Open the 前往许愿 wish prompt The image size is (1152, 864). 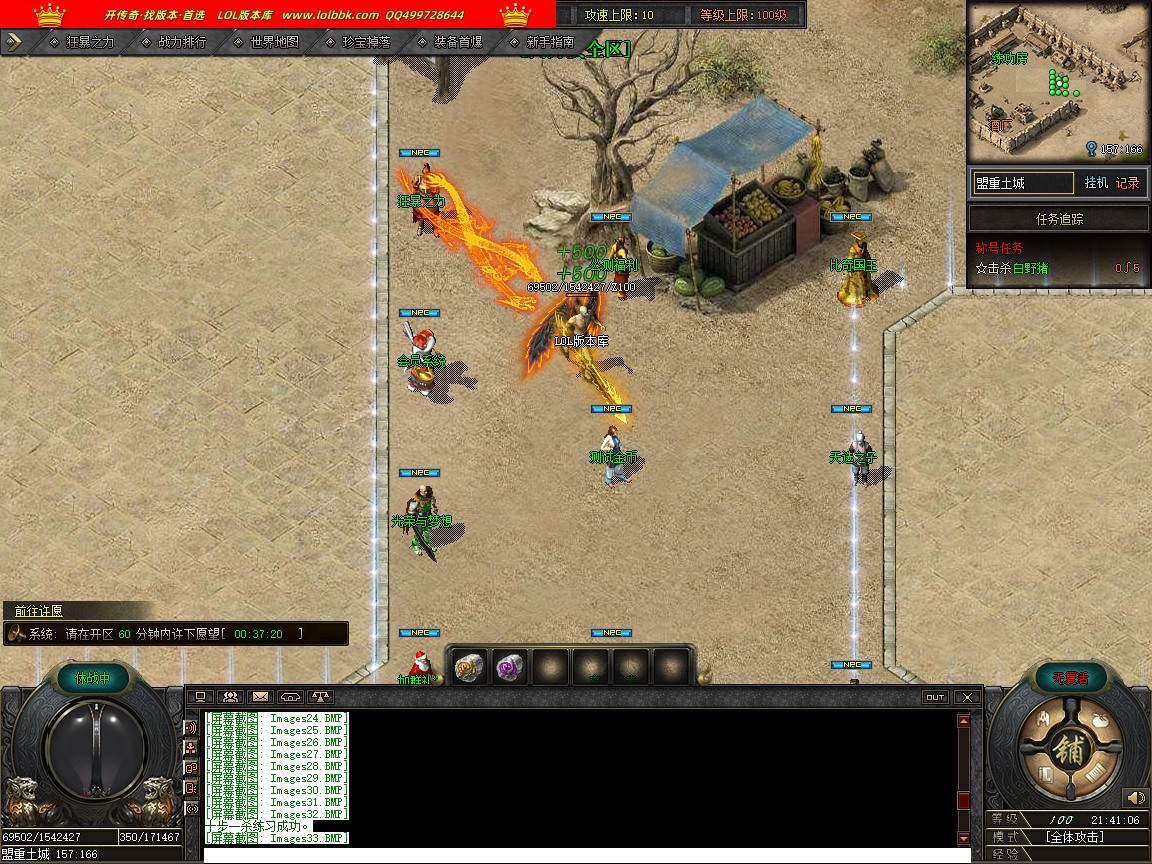pos(40,611)
